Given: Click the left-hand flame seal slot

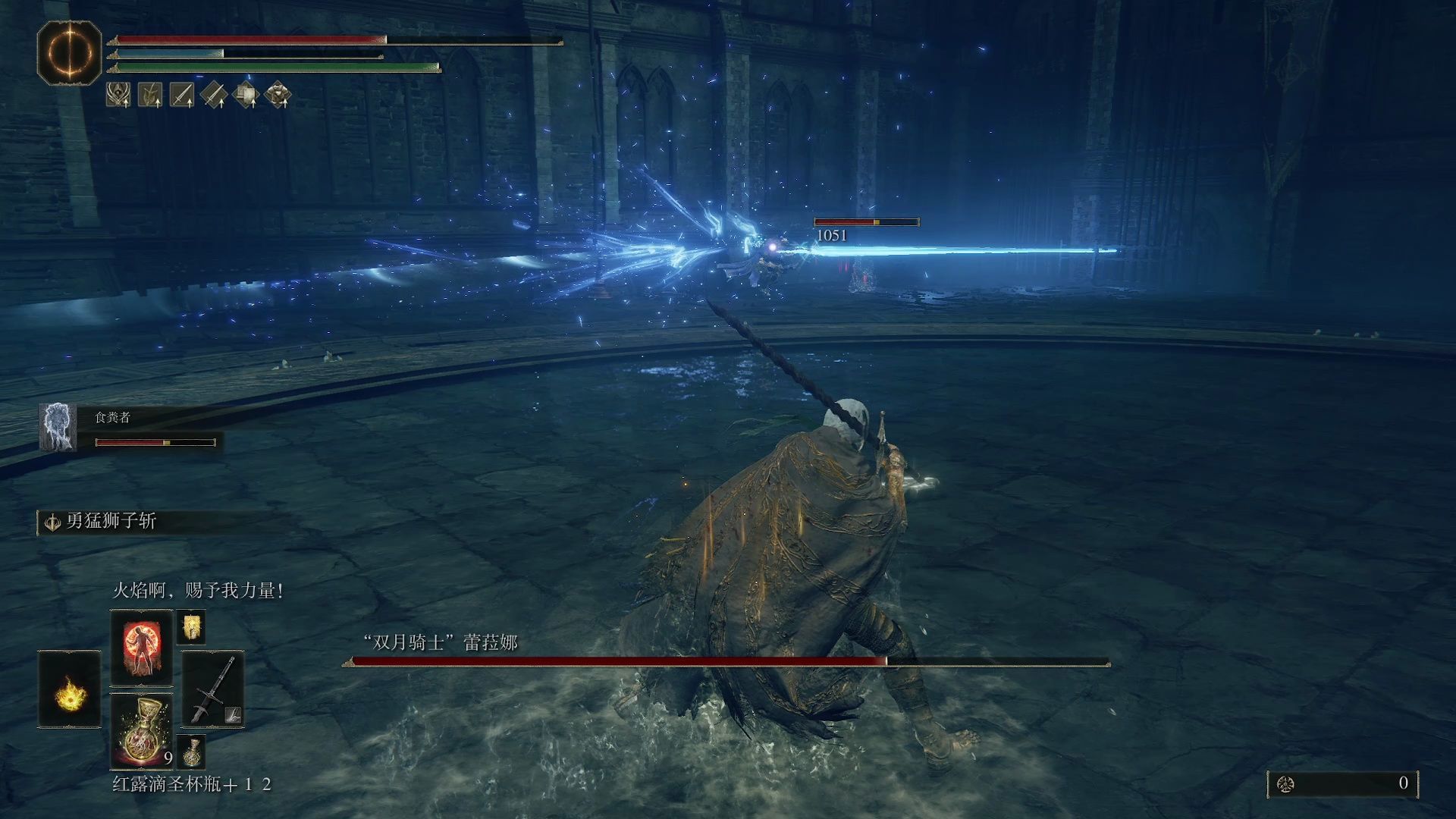Looking at the screenshot, I should tap(69, 689).
